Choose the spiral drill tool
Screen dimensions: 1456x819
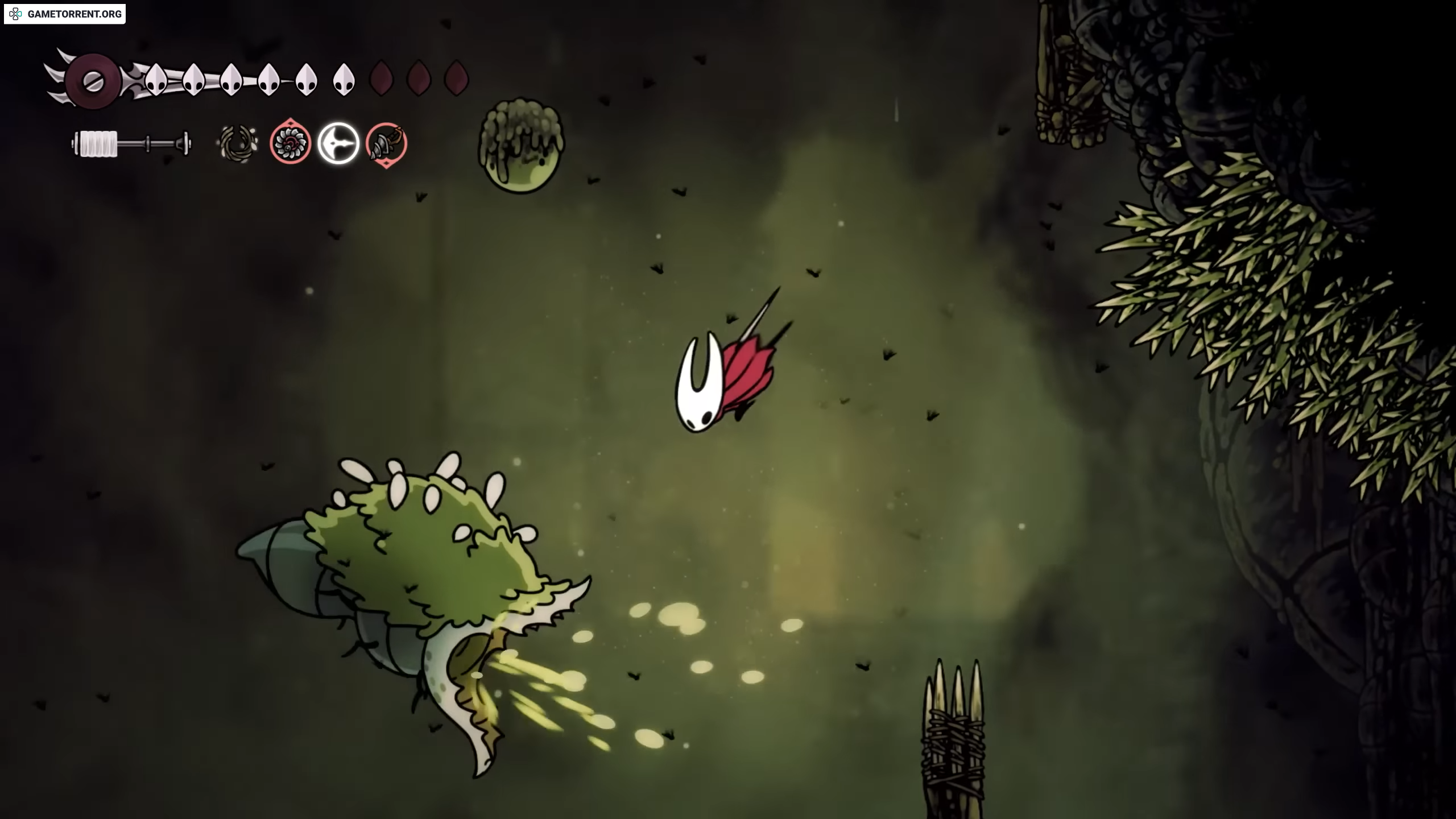(x=386, y=144)
